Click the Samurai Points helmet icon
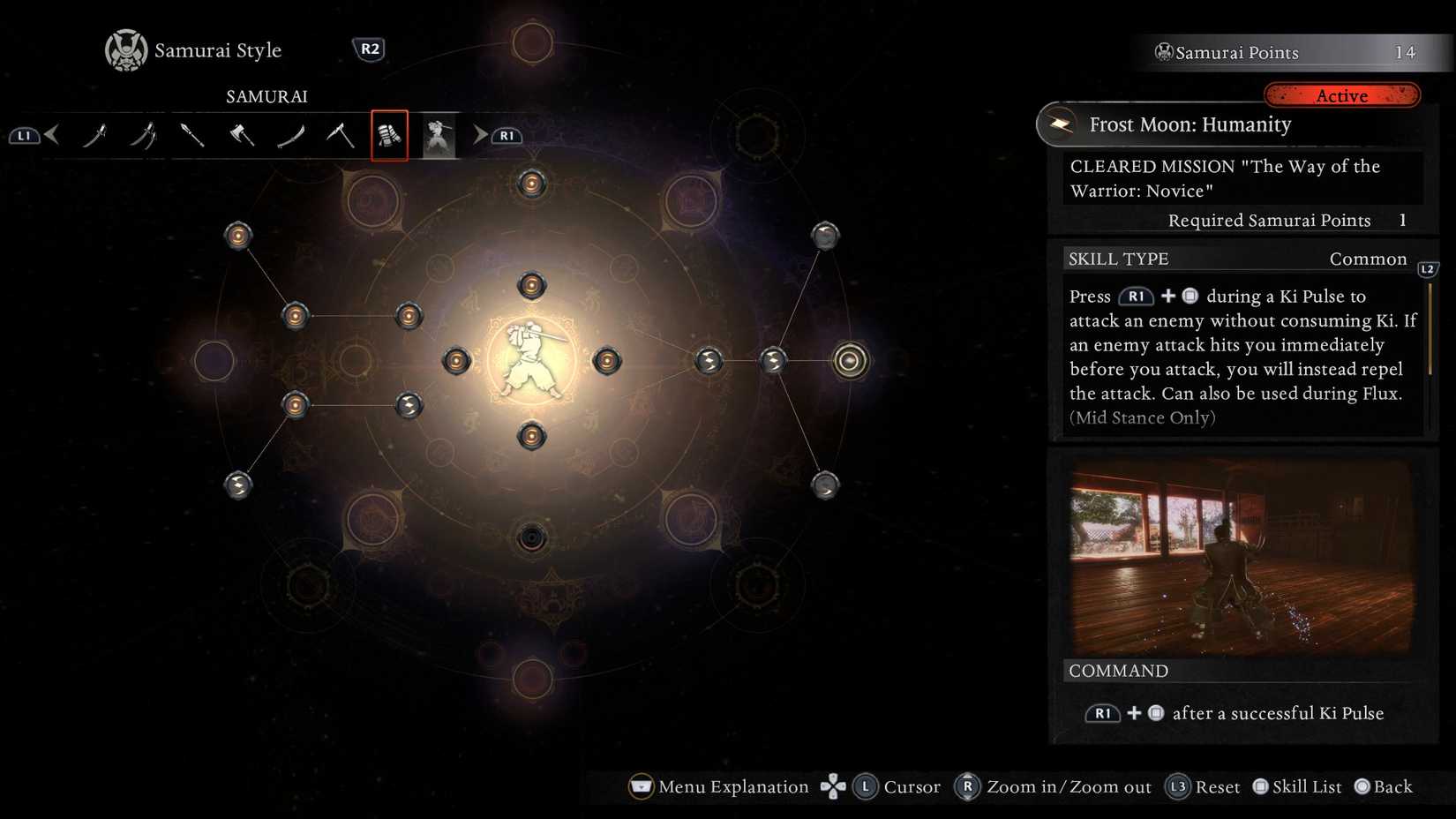Image resolution: width=1456 pixels, height=819 pixels. coord(1163,52)
